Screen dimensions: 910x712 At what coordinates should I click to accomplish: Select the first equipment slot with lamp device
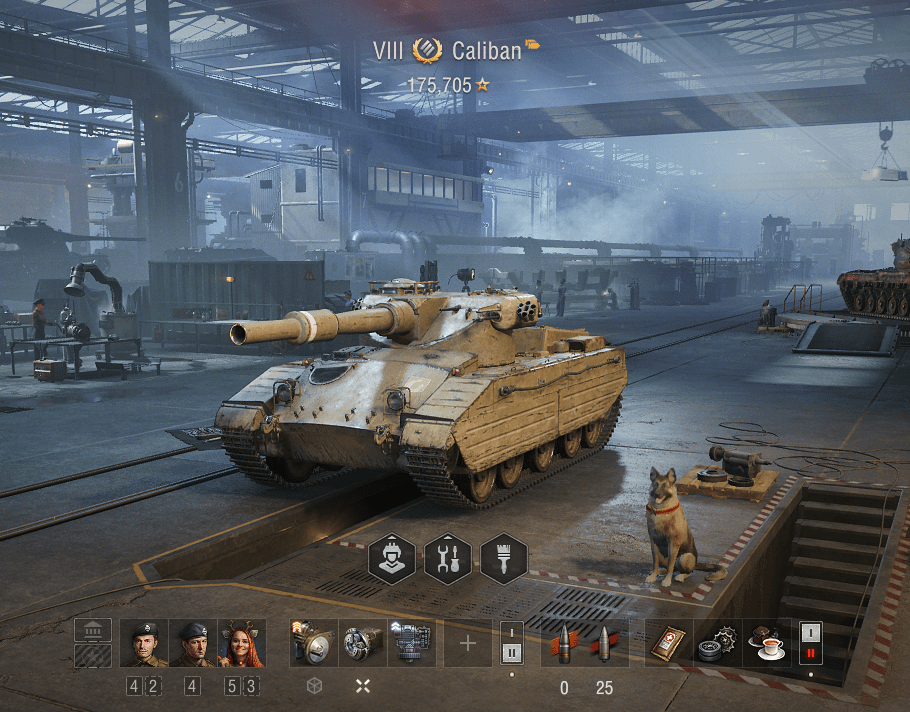(314, 643)
